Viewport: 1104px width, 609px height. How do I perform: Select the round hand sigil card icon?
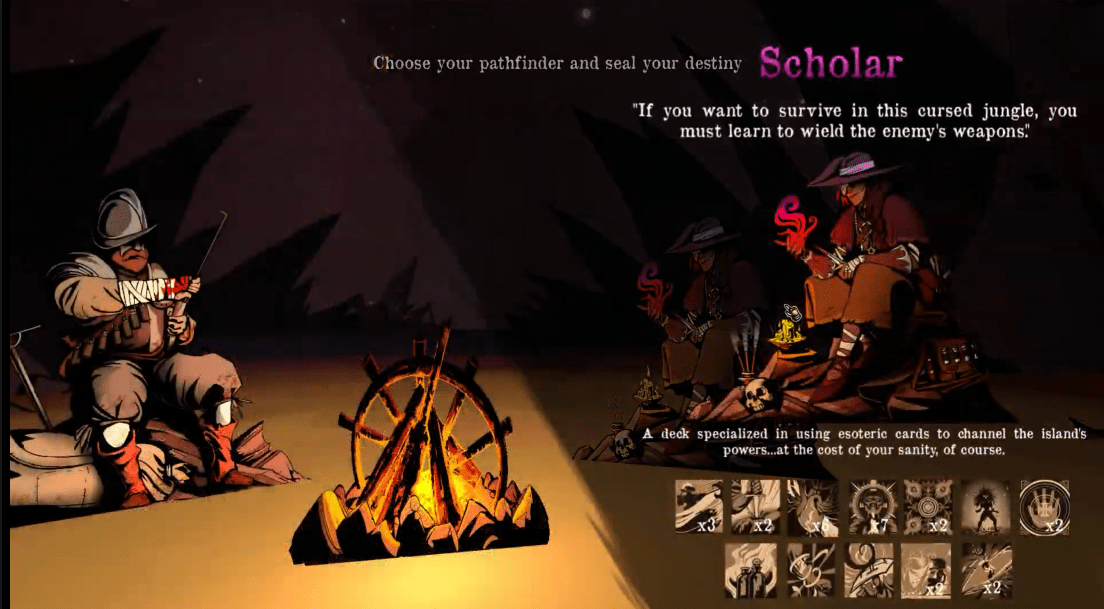(1044, 505)
